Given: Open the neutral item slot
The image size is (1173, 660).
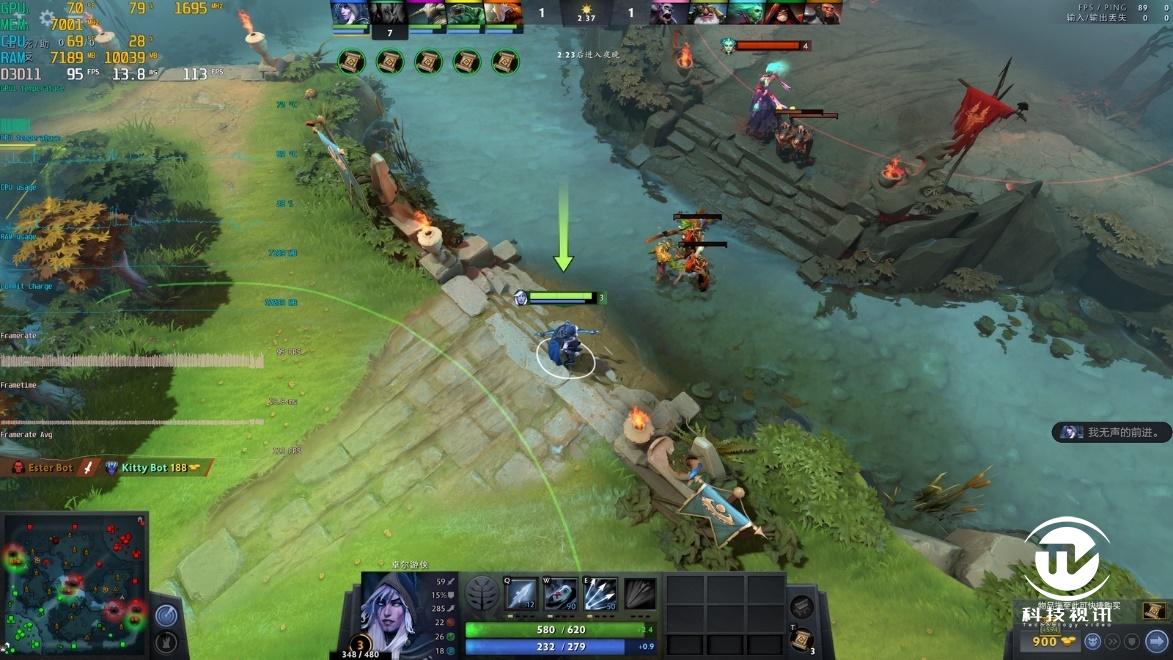Looking at the screenshot, I should tap(801, 606).
